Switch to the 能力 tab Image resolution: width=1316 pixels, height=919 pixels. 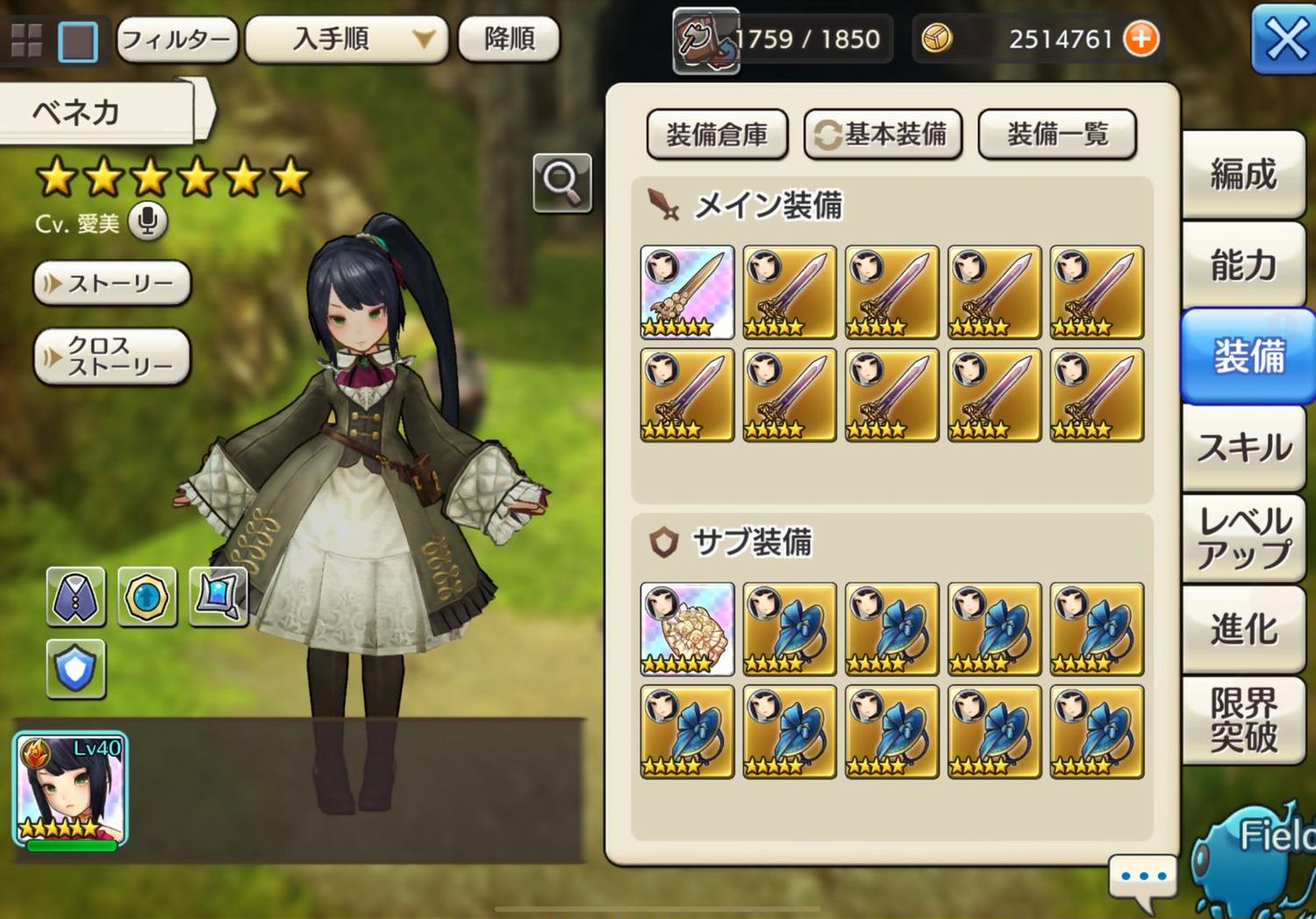(x=1243, y=264)
